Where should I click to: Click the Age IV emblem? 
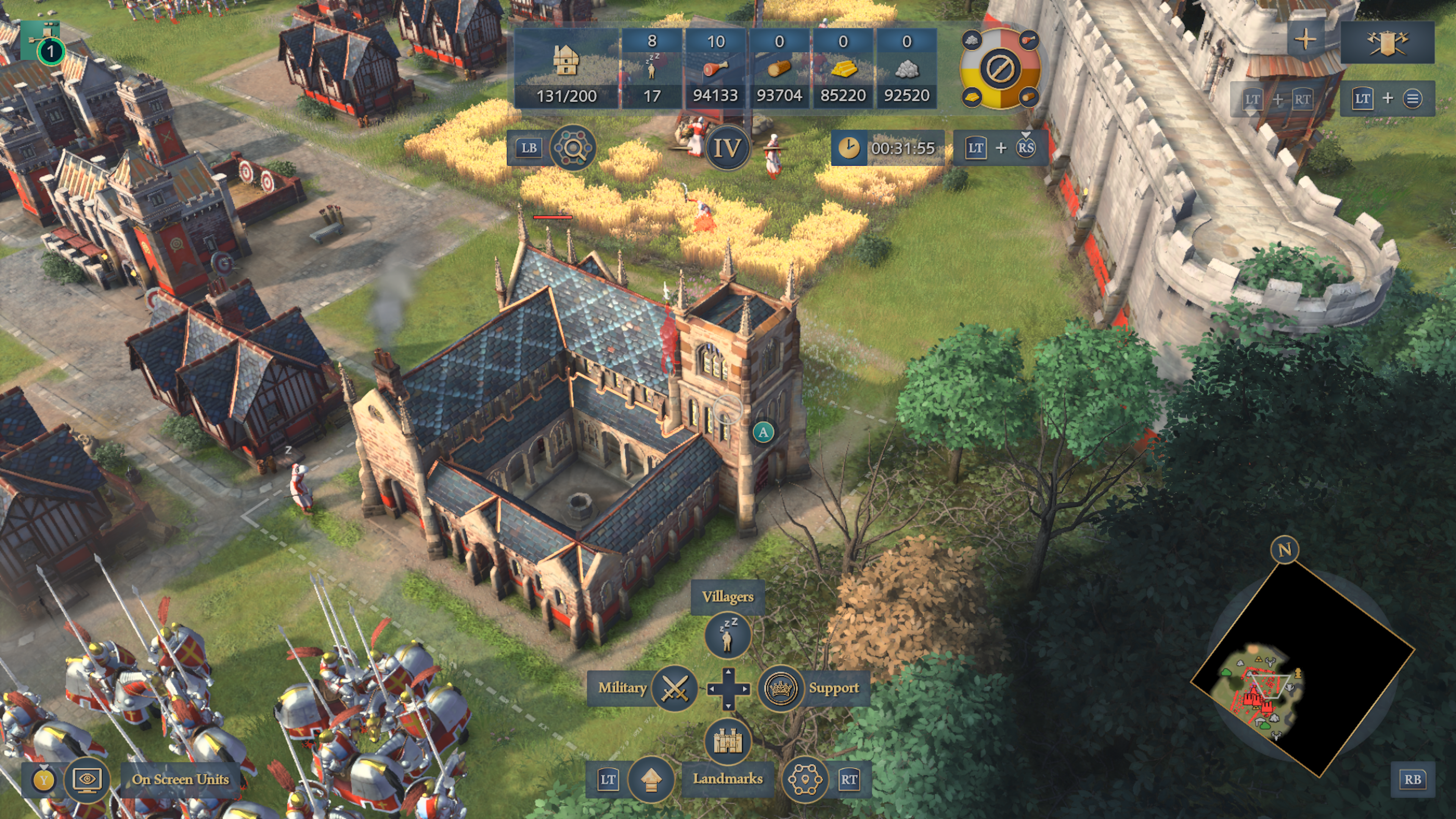[727, 149]
